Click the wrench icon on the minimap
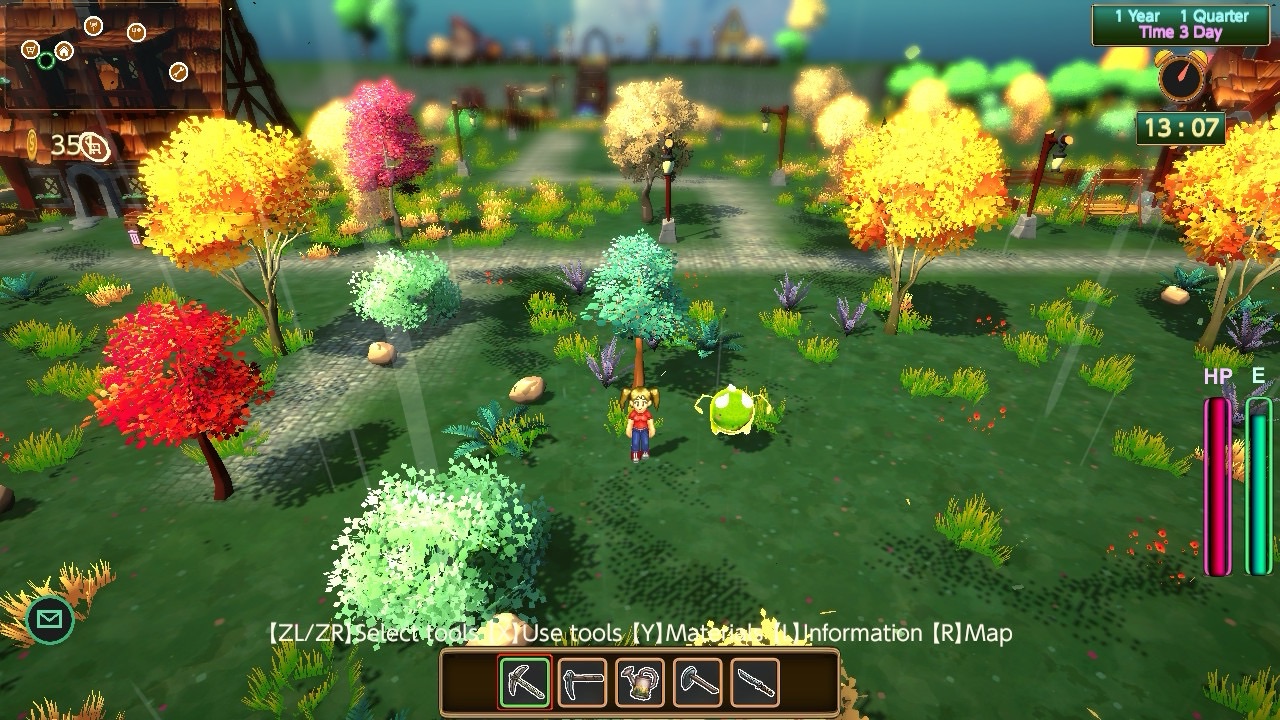 [178, 71]
